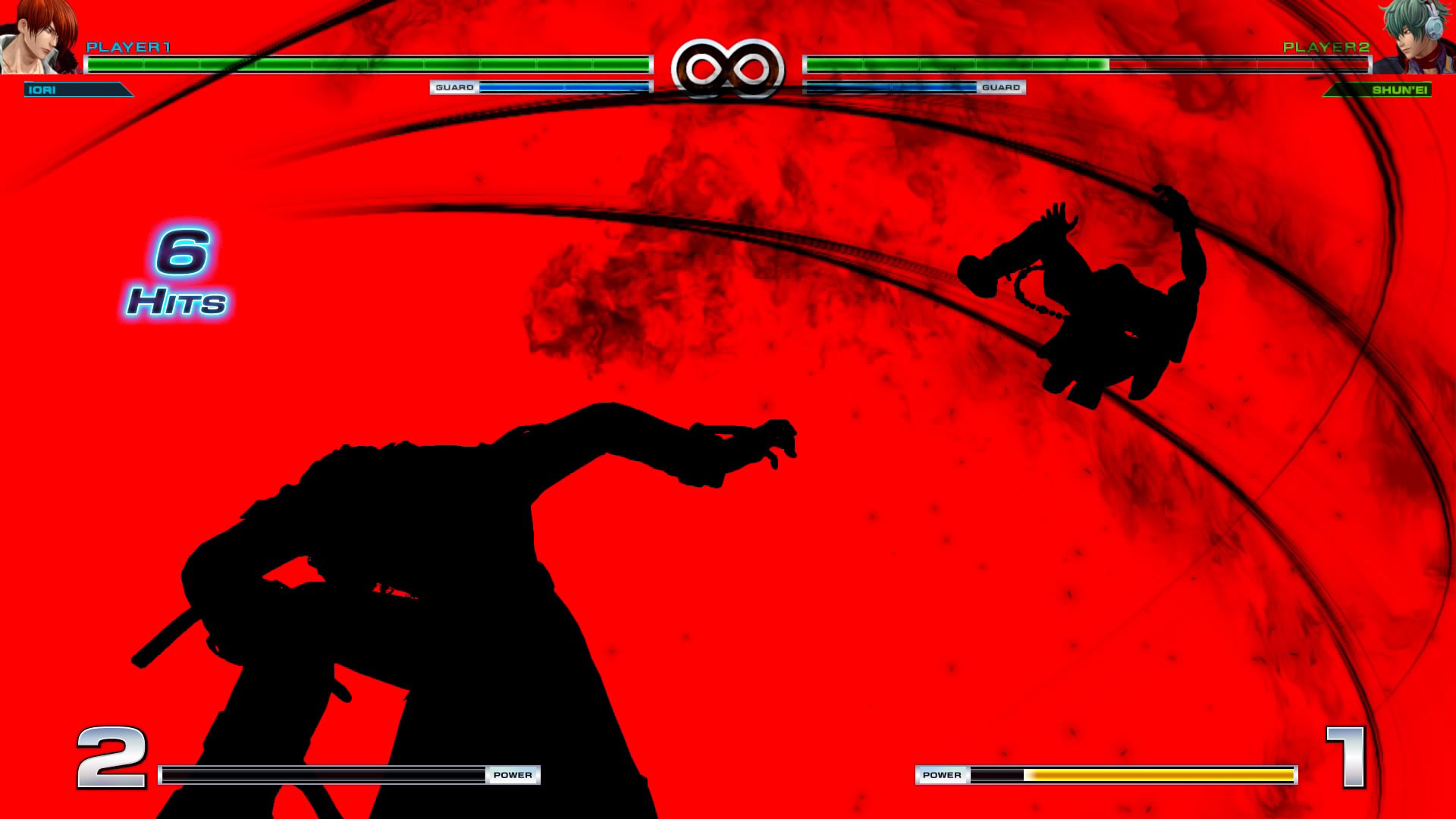
Task: Select the PLAYER1 text label
Action: pyautogui.click(x=129, y=45)
